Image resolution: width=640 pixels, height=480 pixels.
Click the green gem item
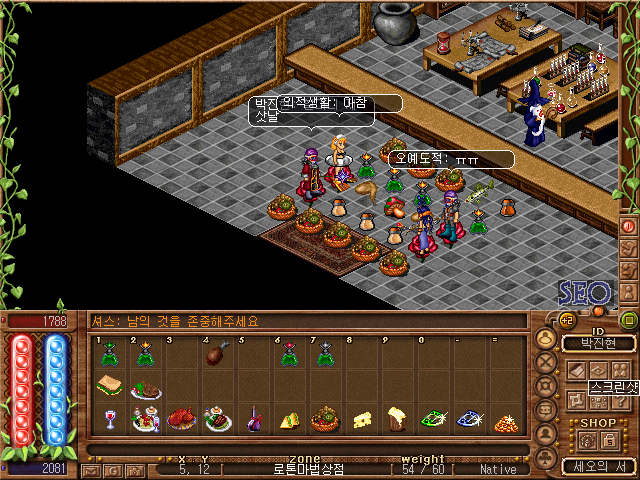pos(432,419)
